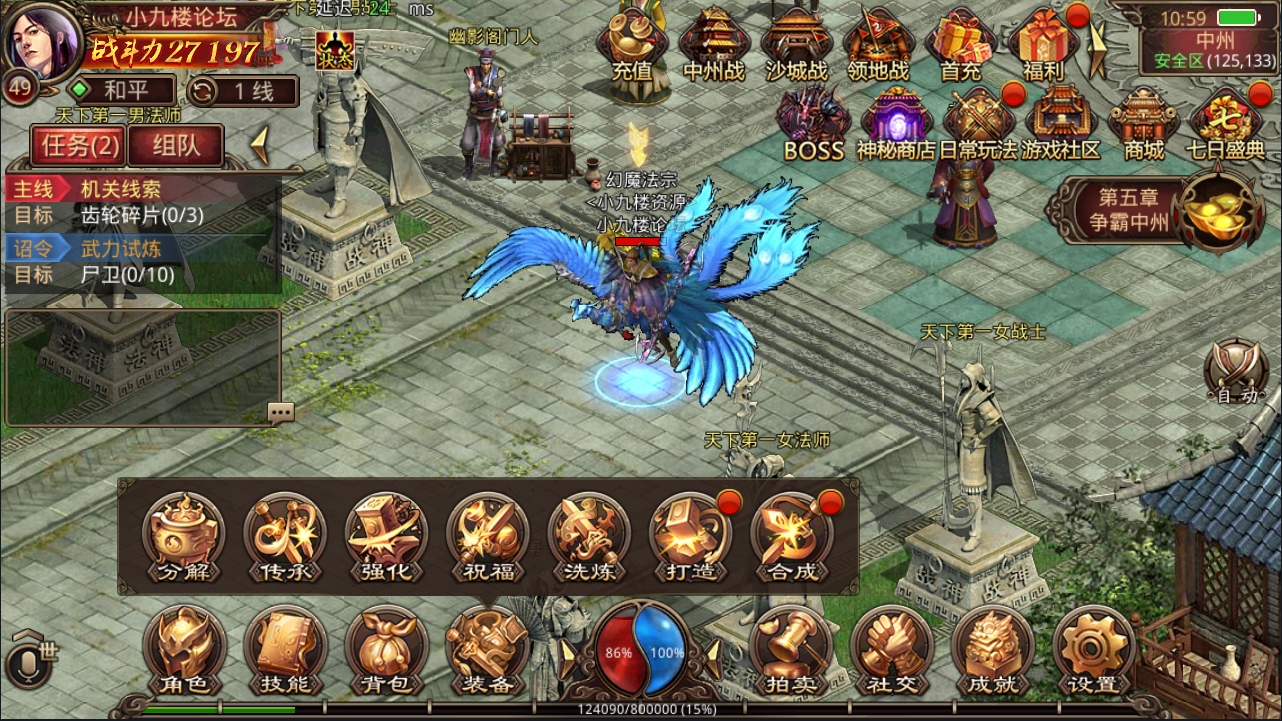Expand the chat window with the ellipsis bubble

281,411
